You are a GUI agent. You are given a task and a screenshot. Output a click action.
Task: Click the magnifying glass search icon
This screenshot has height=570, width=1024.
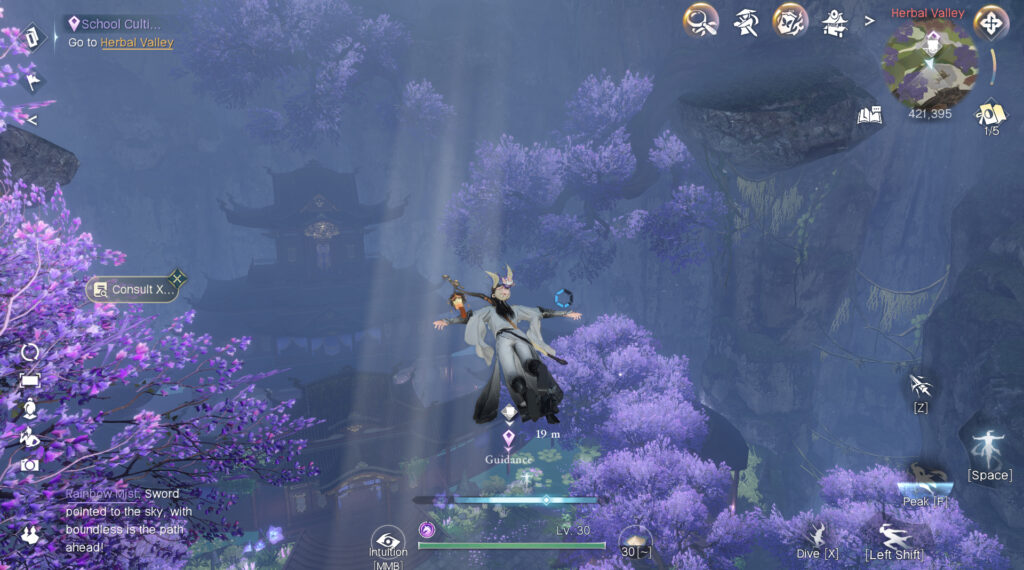coord(700,19)
